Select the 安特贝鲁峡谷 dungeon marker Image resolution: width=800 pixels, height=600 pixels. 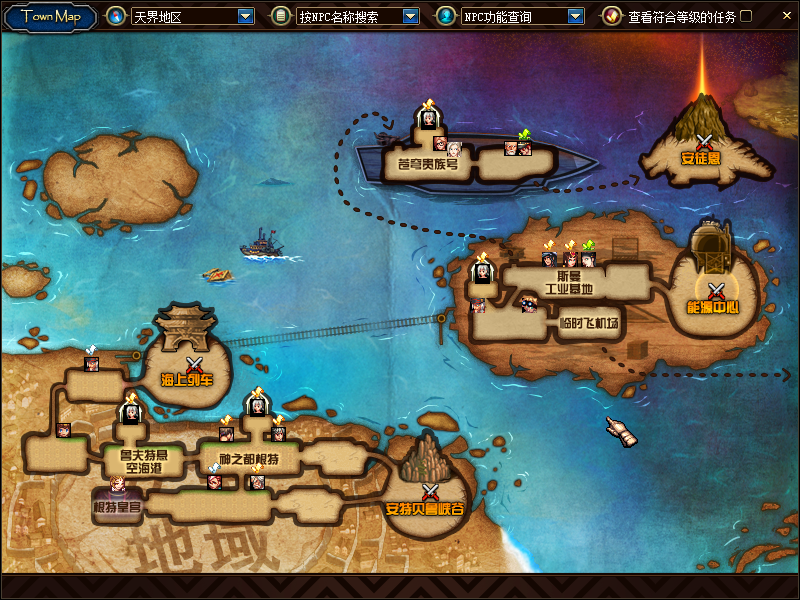click(430, 493)
